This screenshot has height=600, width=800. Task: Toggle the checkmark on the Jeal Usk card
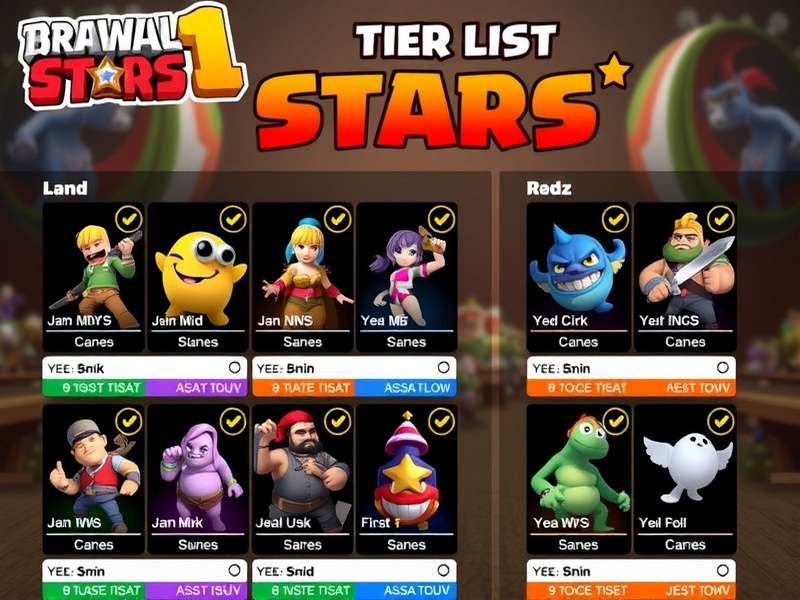[337, 421]
